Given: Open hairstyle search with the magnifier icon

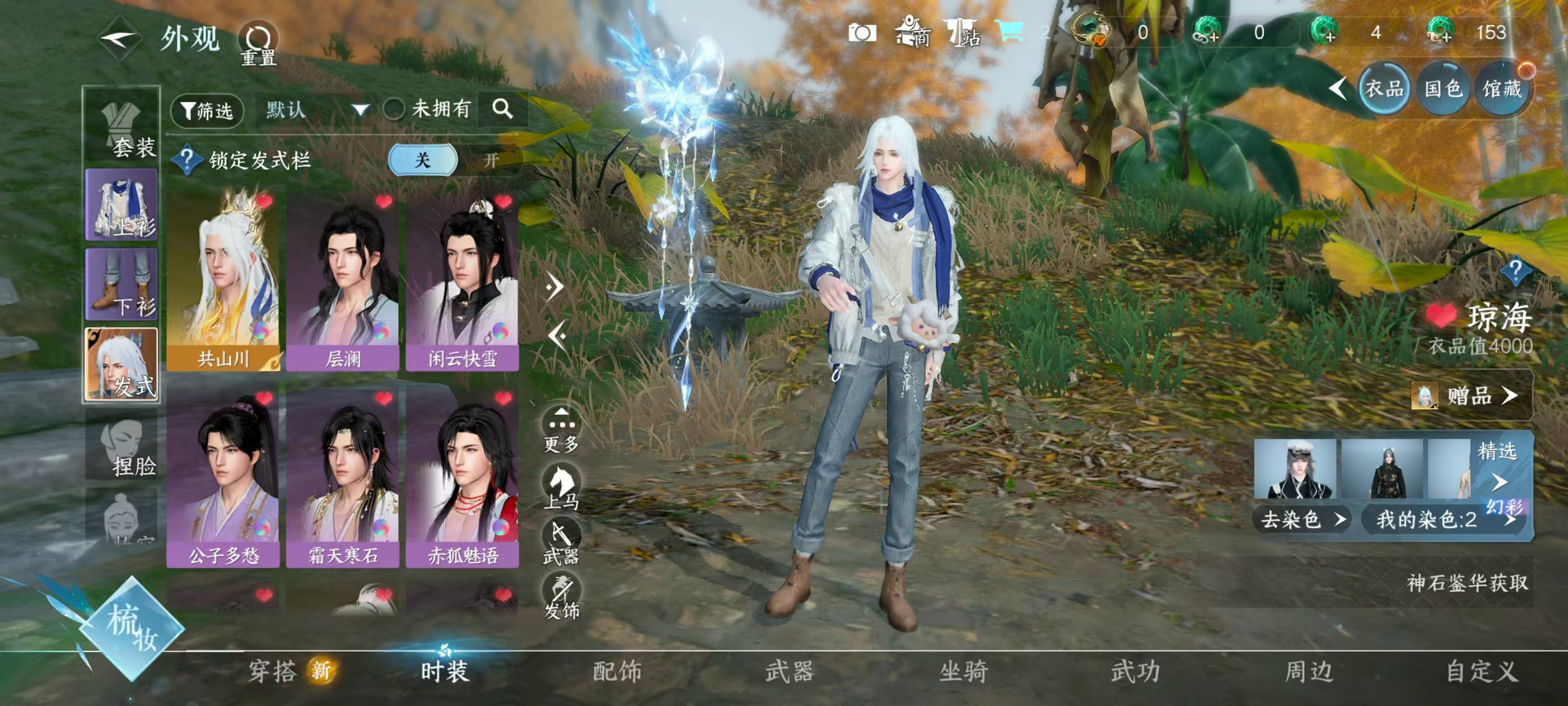Looking at the screenshot, I should pos(502,110).
